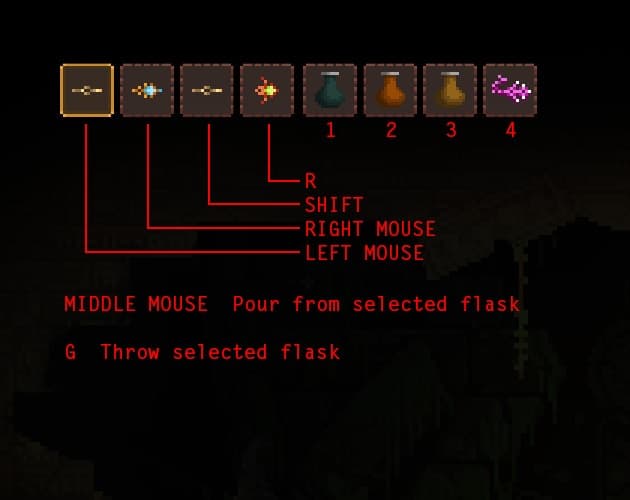
Task: Select the blue-gem wand slot
Action: click(147, 90)
